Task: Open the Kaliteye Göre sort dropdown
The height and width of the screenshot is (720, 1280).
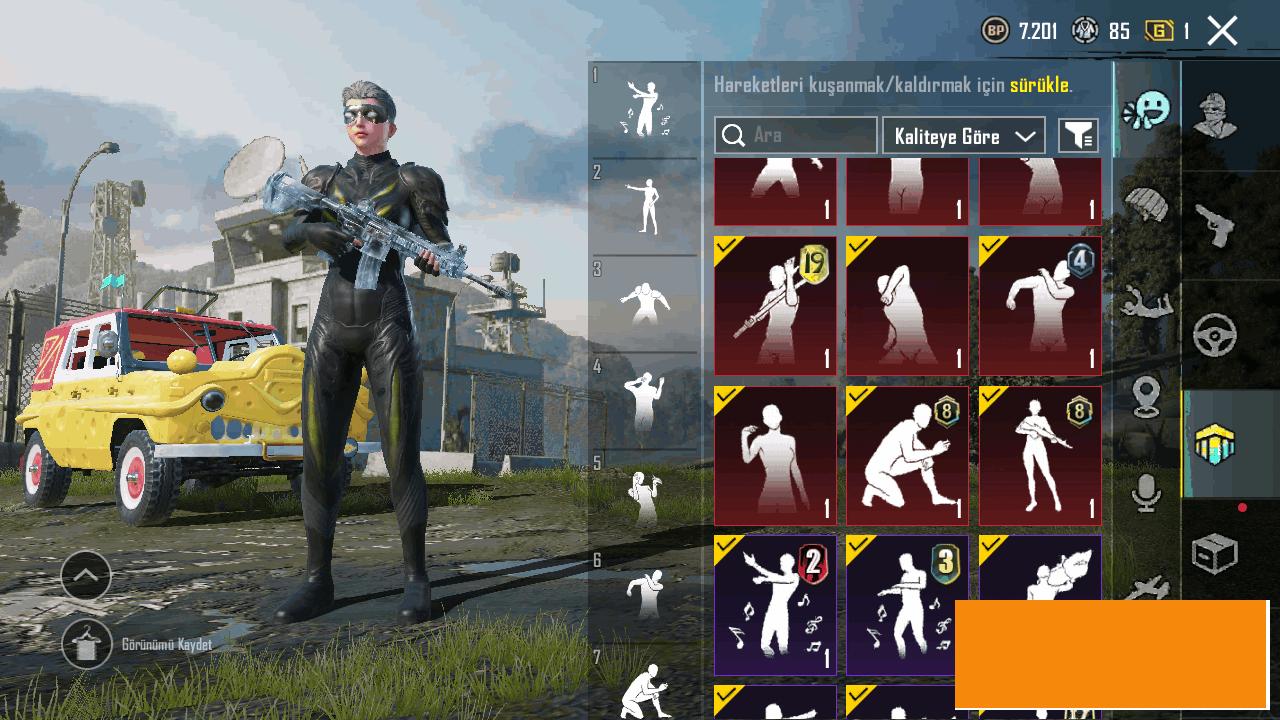Action: click(963, 136)
